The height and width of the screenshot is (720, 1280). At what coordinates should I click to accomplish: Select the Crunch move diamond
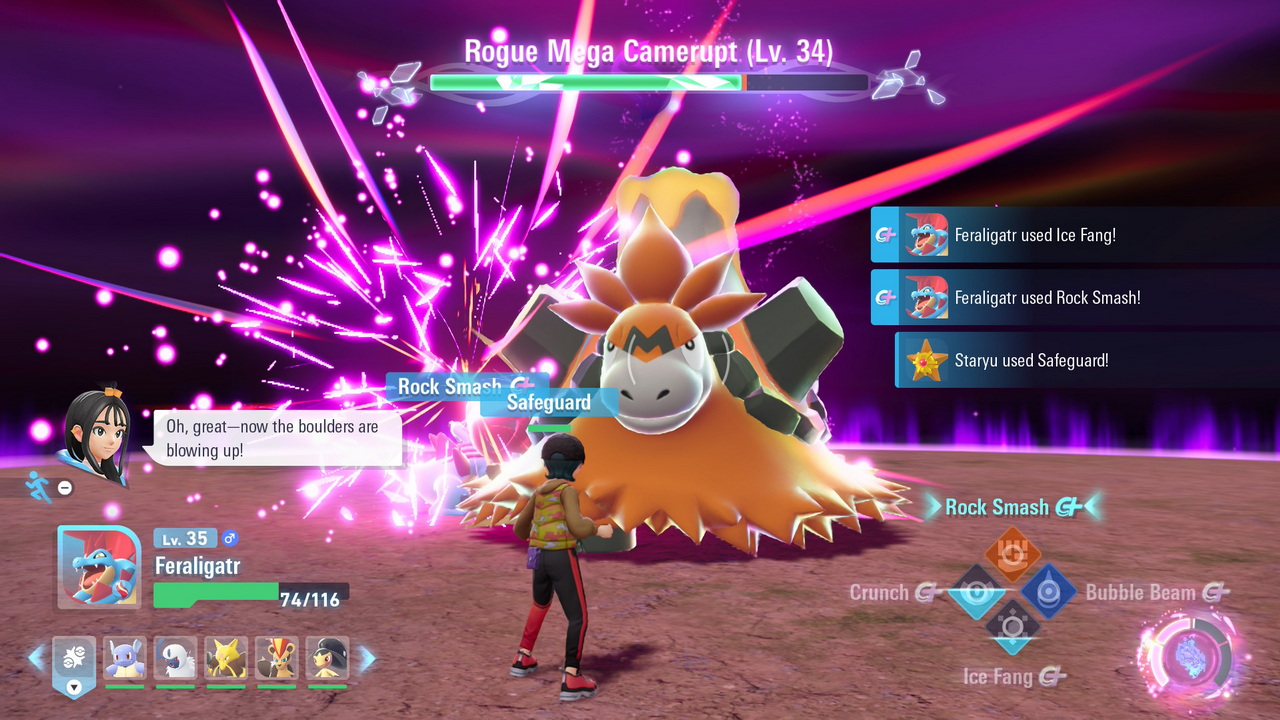[977, 592]
